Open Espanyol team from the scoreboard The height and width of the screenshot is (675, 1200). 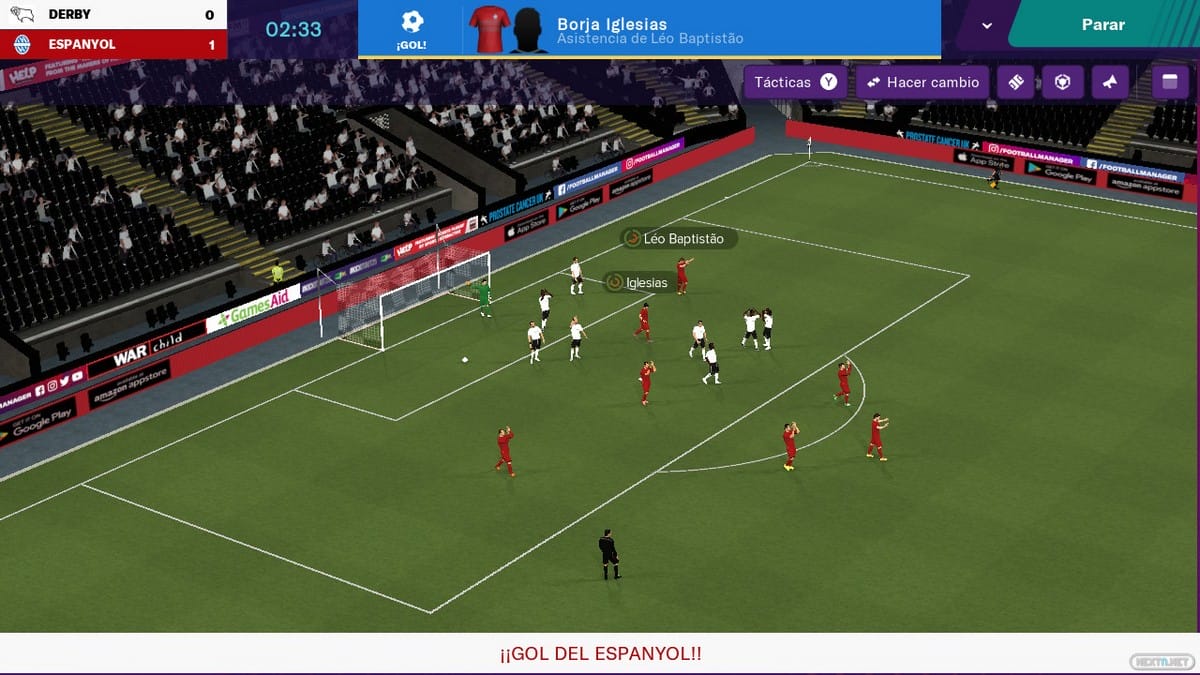(x=82, y=45)
